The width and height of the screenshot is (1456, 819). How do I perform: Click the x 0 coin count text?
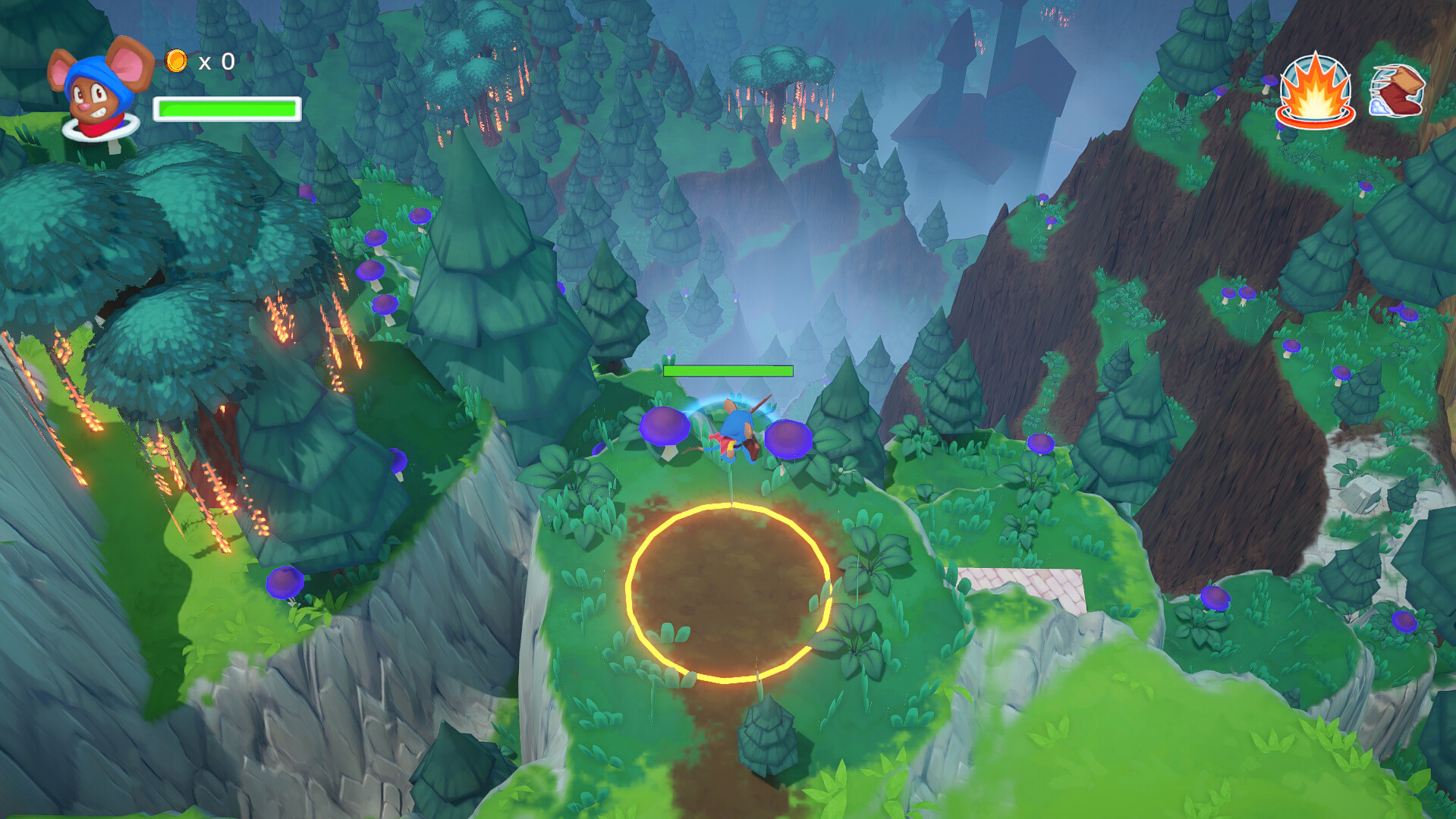(215, 62)
